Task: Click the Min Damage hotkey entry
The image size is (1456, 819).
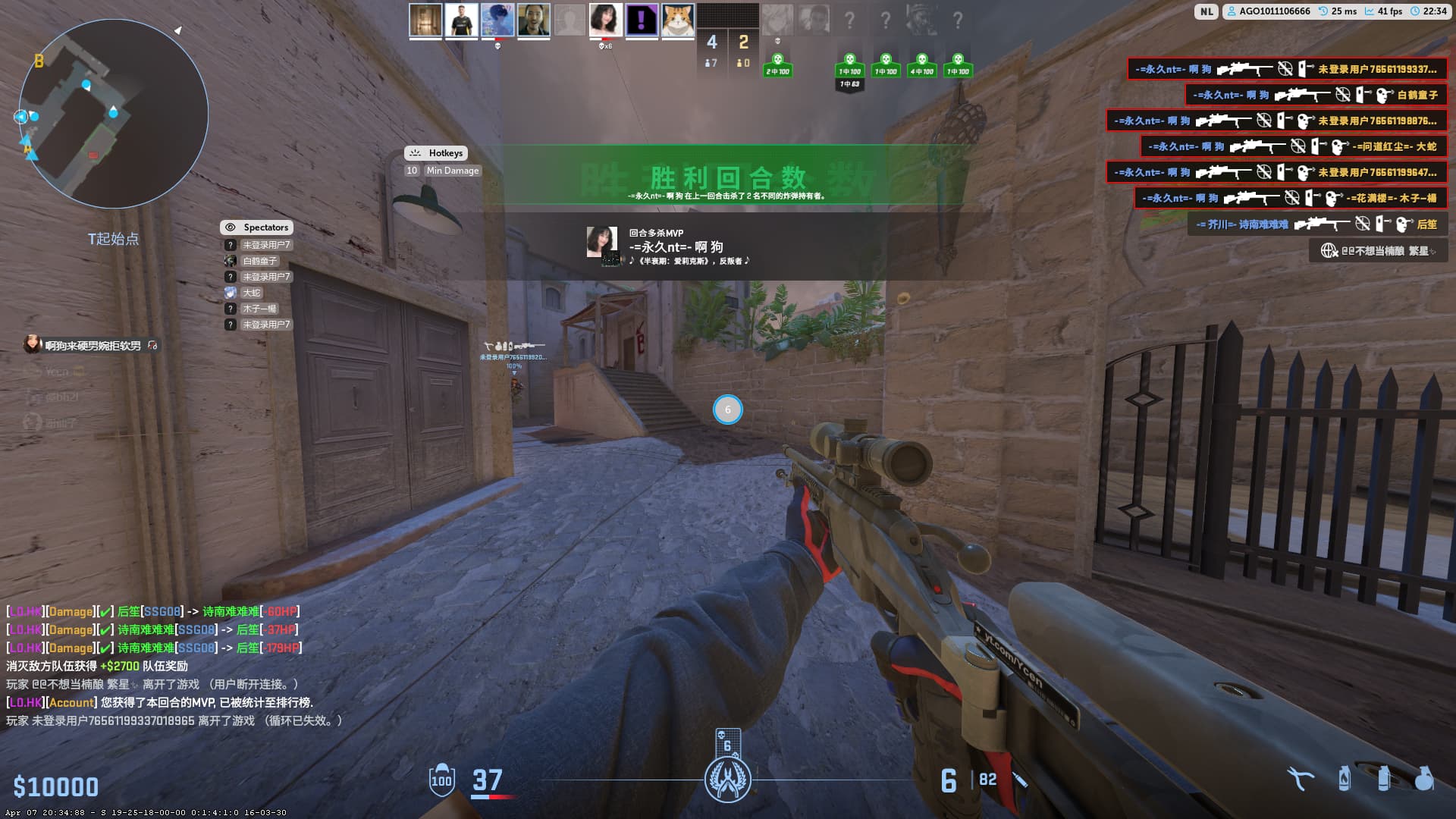Action: click(x=452, y=171)
